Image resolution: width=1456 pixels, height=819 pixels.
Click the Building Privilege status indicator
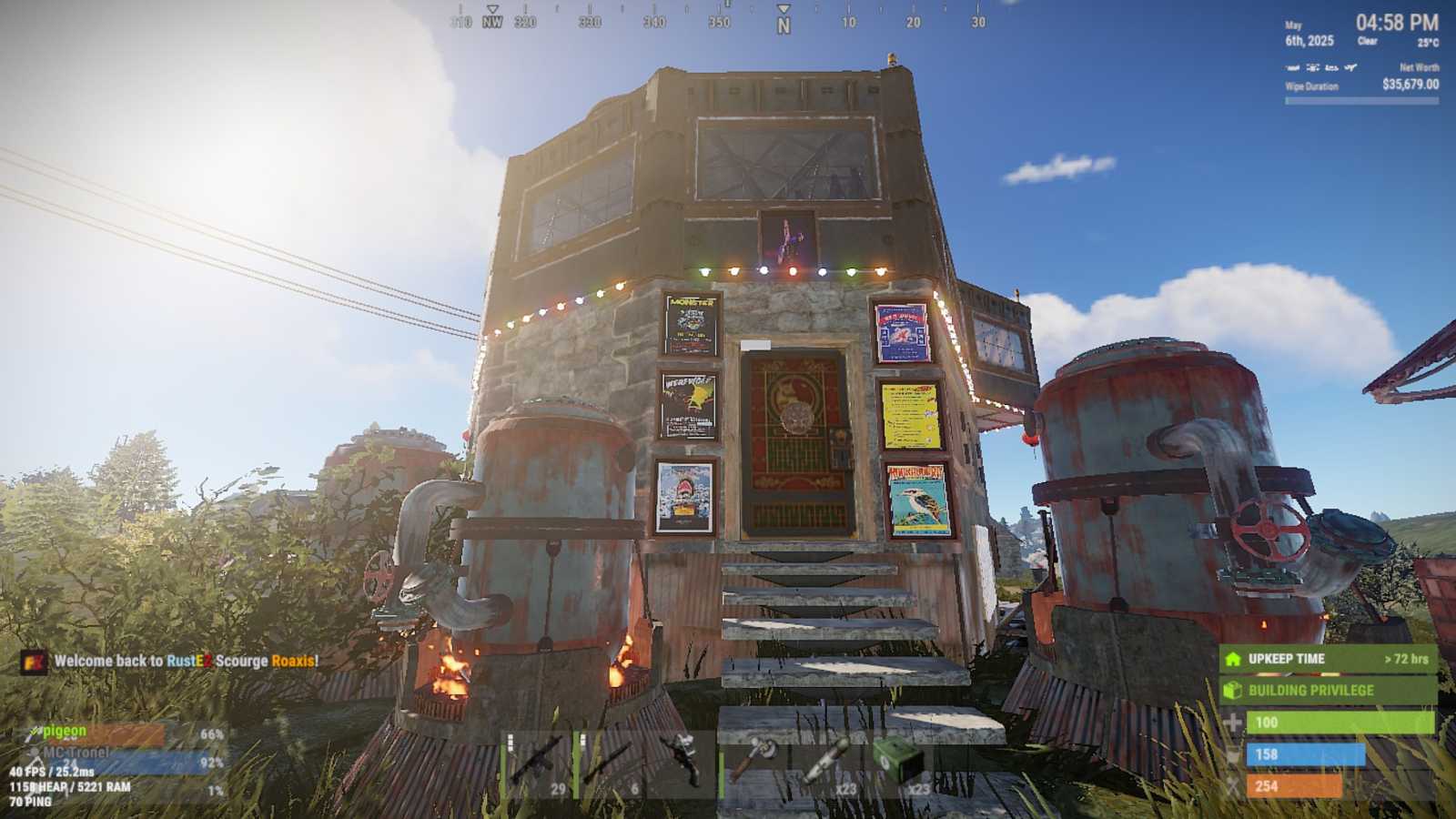point(1328,691)
